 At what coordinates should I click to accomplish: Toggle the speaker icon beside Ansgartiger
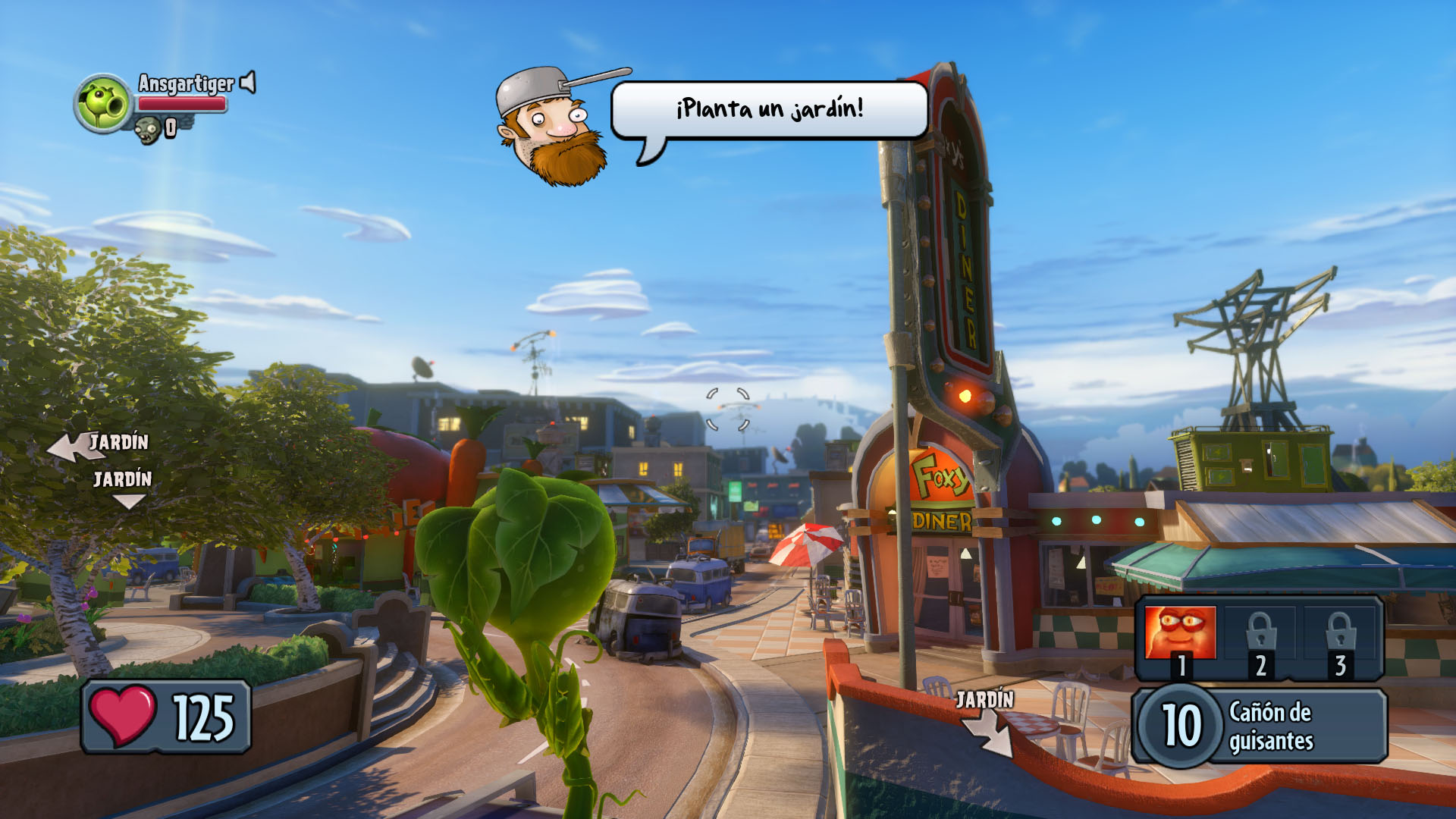248,83
